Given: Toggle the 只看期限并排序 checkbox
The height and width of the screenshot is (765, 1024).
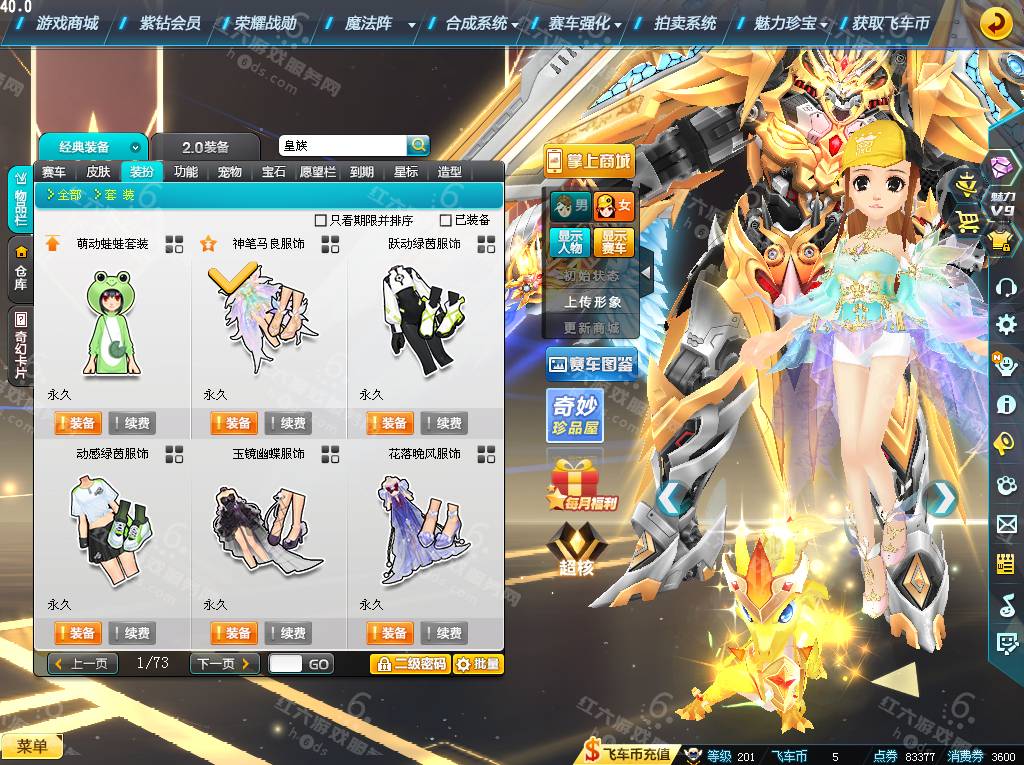Looking at the screenshot, I should pos(321,220).
